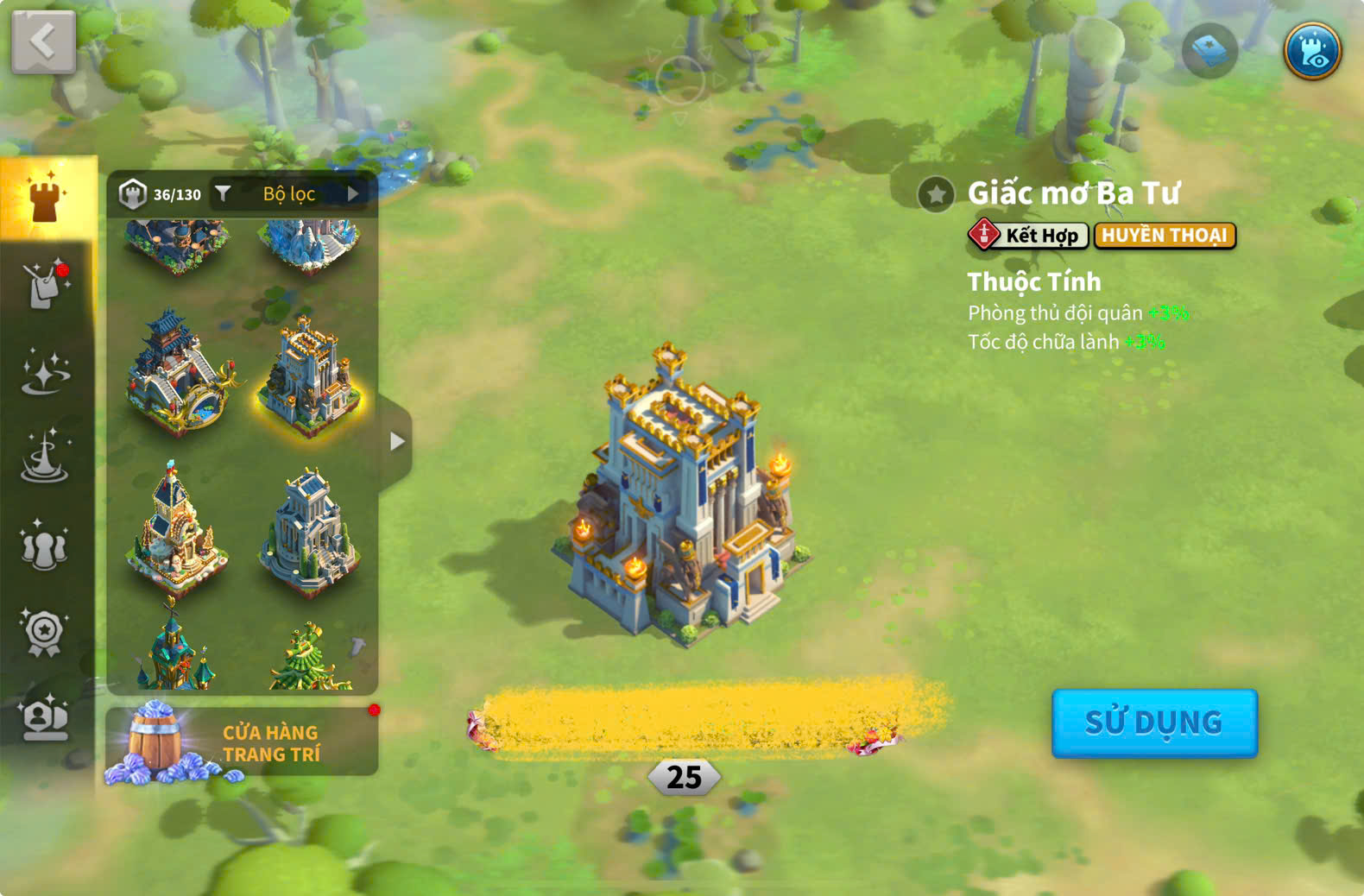Choose the highlighted Persian castle theme thumbnail
Viewport: 1364px width, 896px height.
tap(309, 376)
